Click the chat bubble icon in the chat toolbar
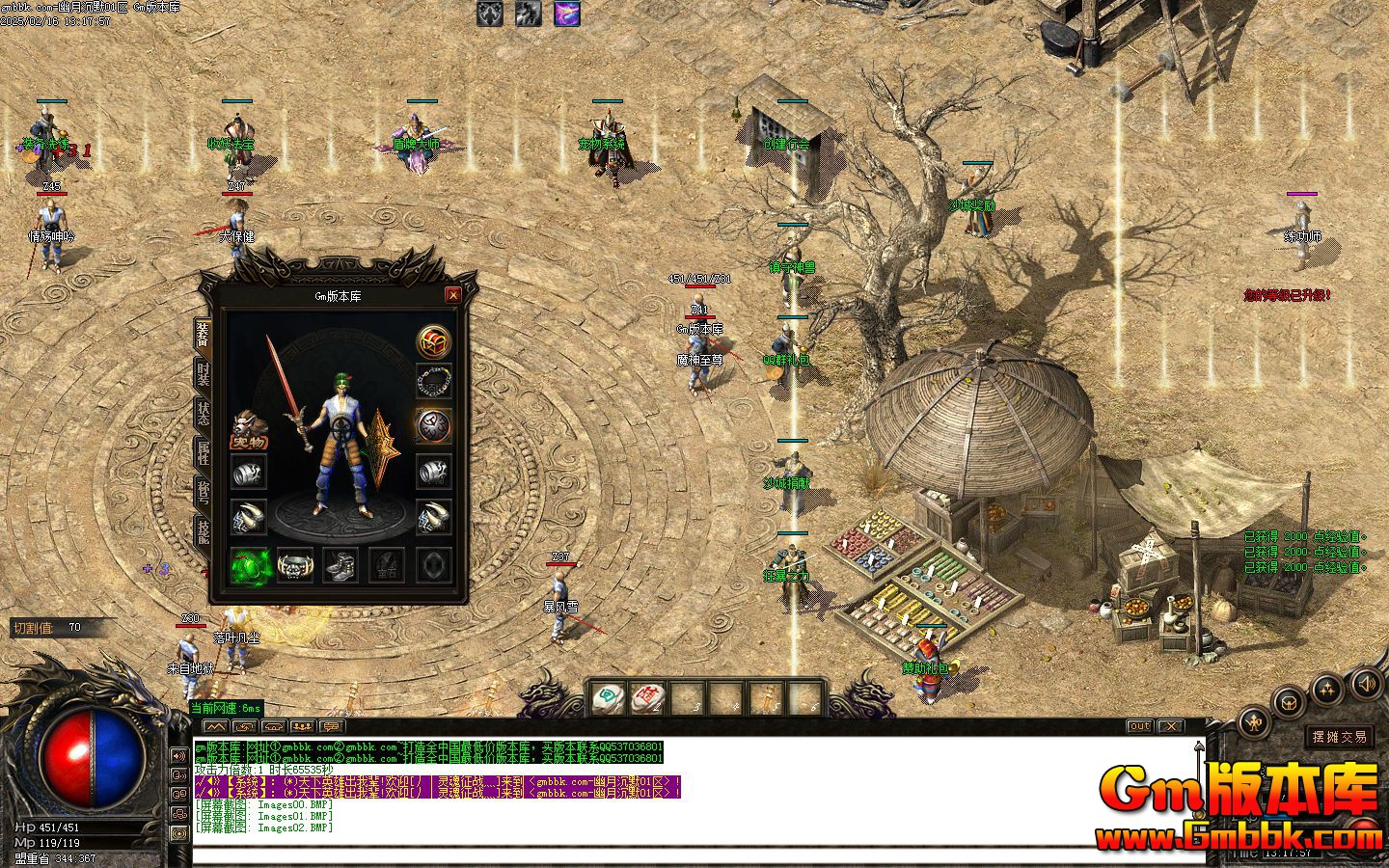The image size is (1389, 868). [331, 726]
